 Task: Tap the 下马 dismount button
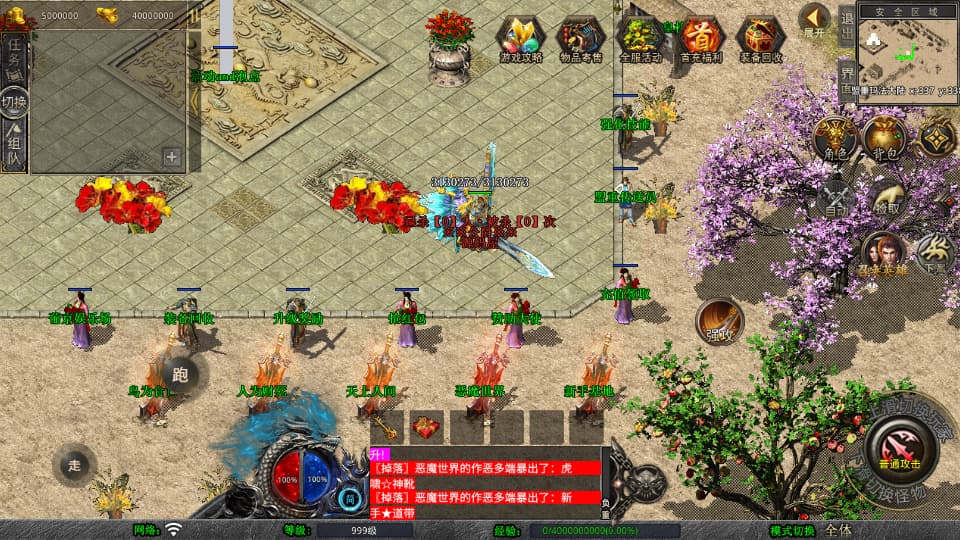936,253
